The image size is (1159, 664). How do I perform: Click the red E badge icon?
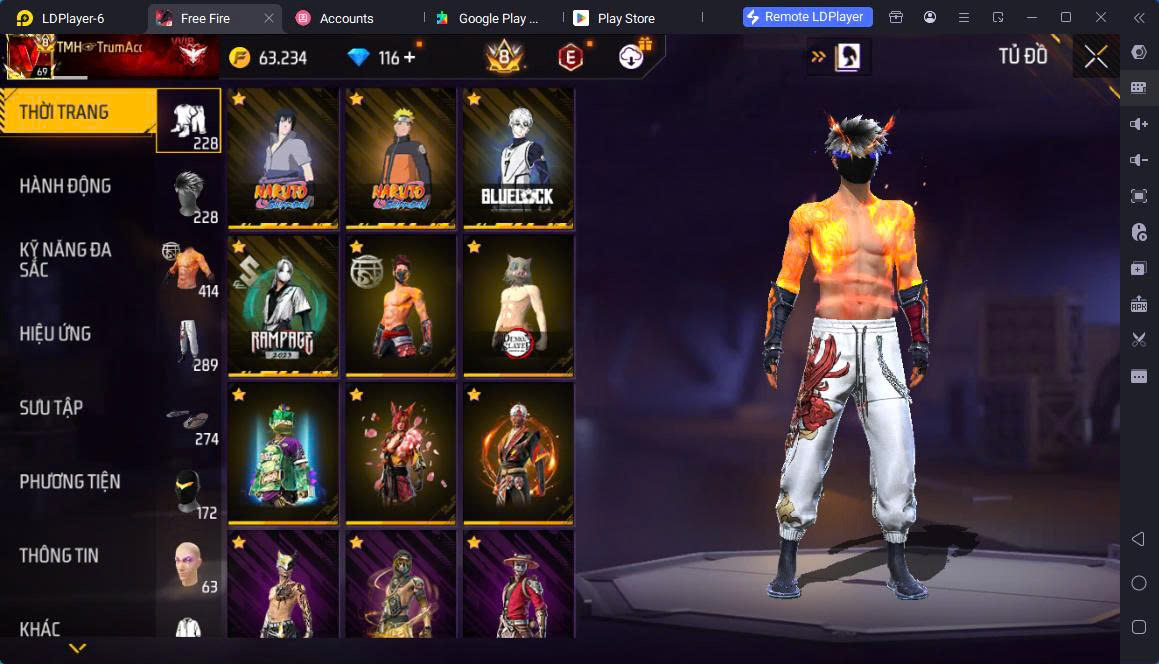[x=570, y=58]
